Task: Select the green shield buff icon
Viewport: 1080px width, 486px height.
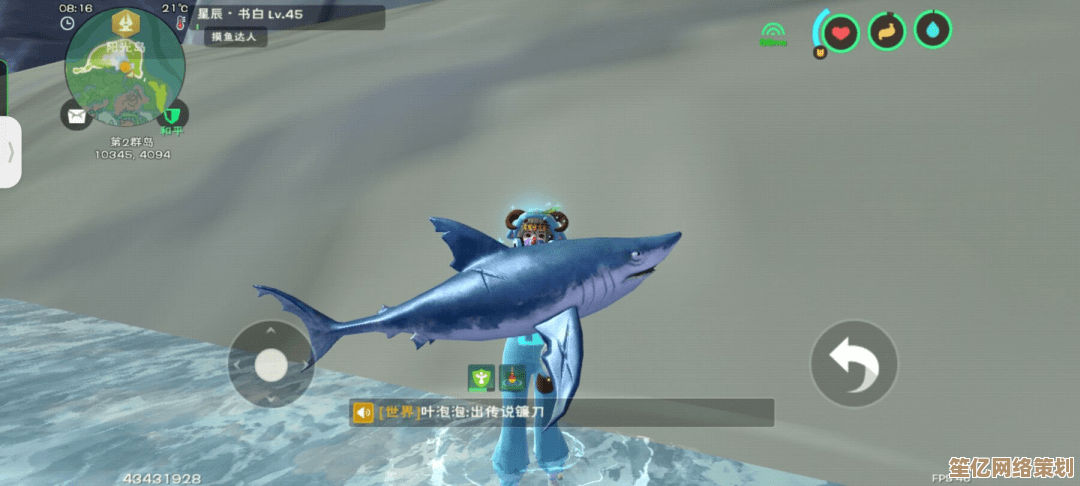Action: (x=482, y=377)
